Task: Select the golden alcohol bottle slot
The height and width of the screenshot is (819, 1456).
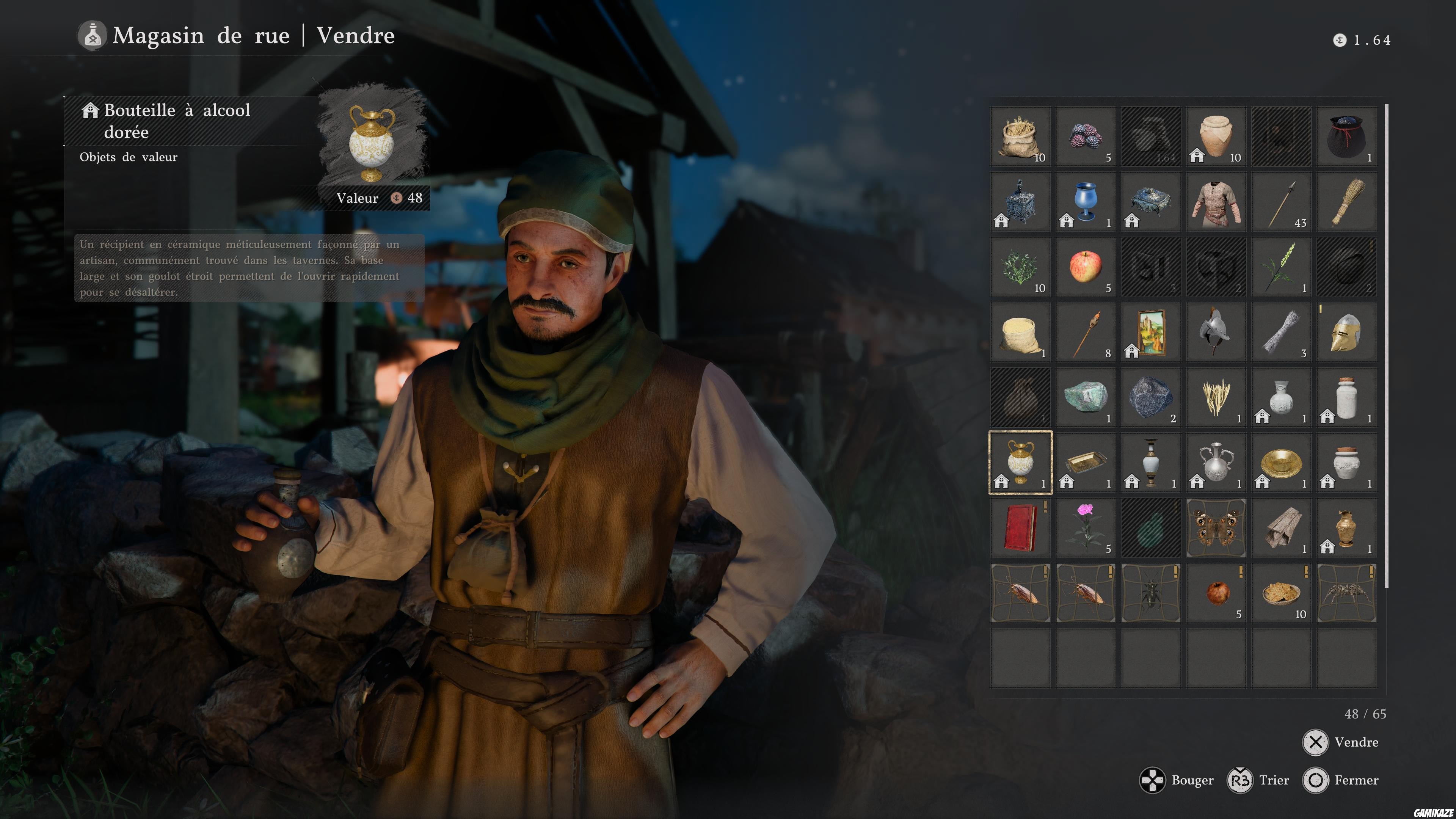Action: point(1020,462)
